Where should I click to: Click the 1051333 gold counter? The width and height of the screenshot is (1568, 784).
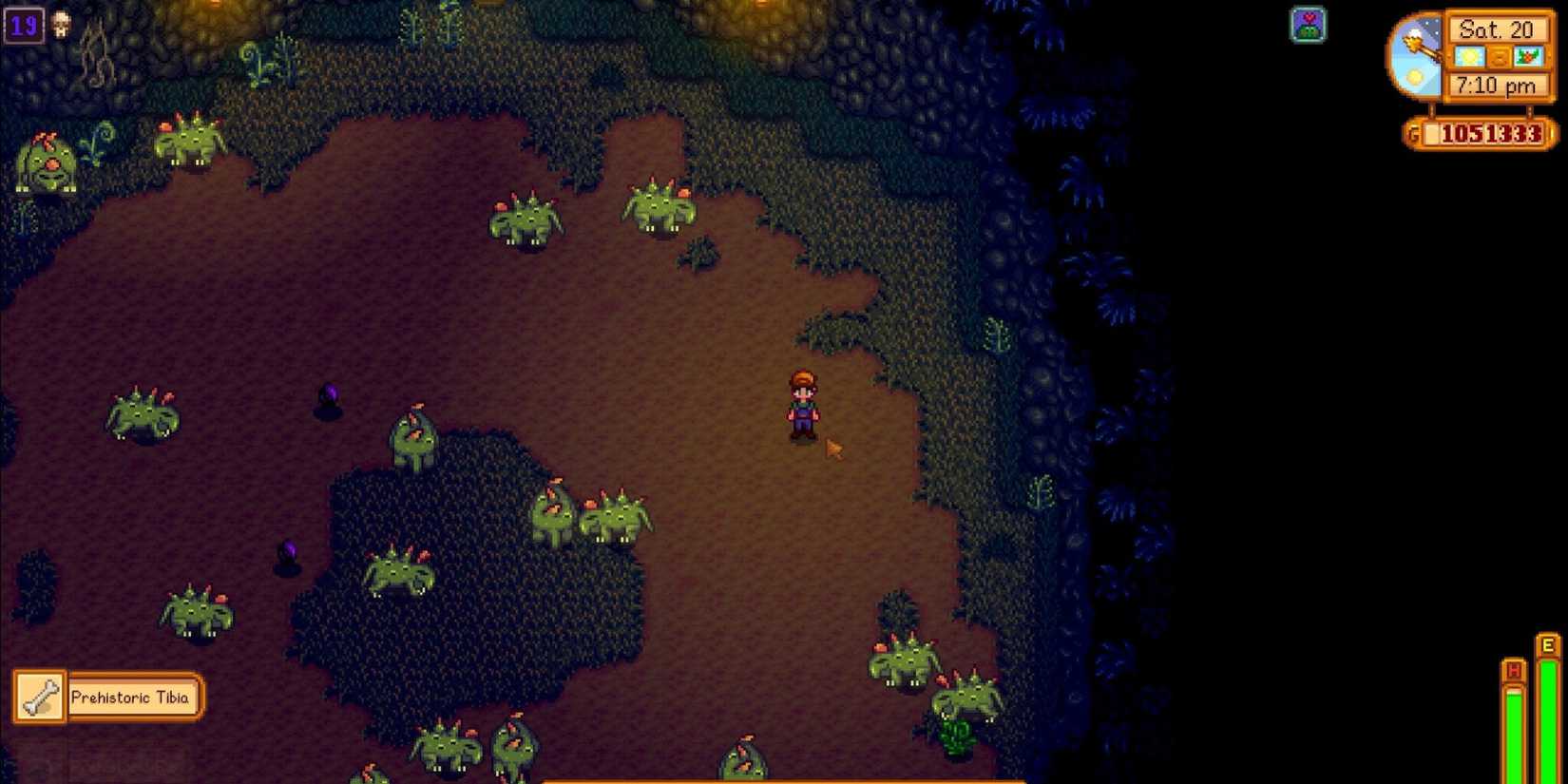click(x=1490, y=133)
